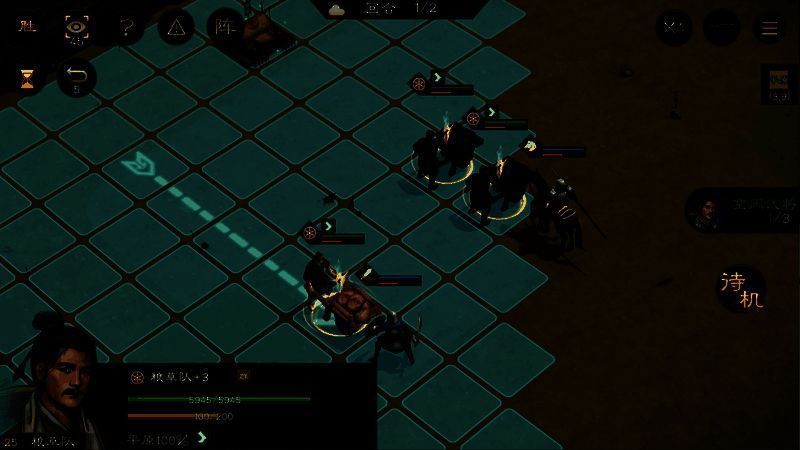Select the general portrait reading 1/3

tap(709, 211)
